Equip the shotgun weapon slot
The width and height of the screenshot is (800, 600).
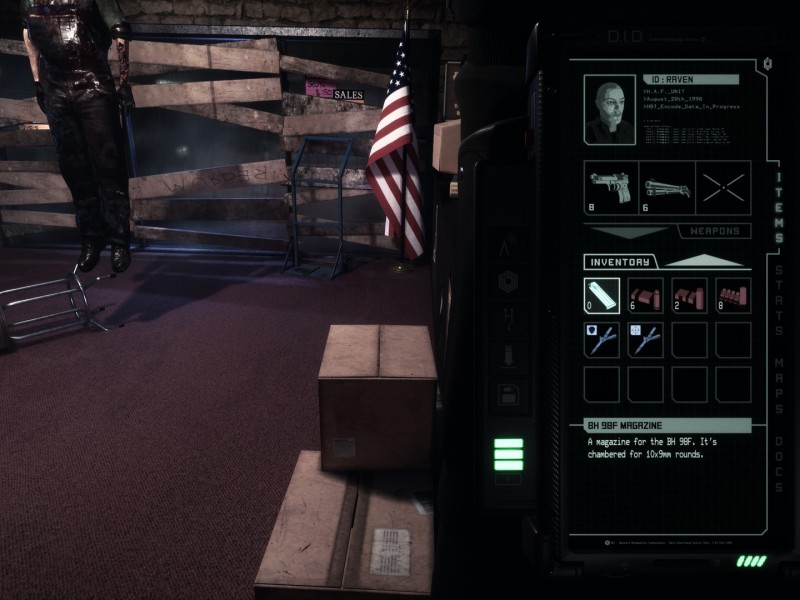pyautogui.click(x=667, y=188)
